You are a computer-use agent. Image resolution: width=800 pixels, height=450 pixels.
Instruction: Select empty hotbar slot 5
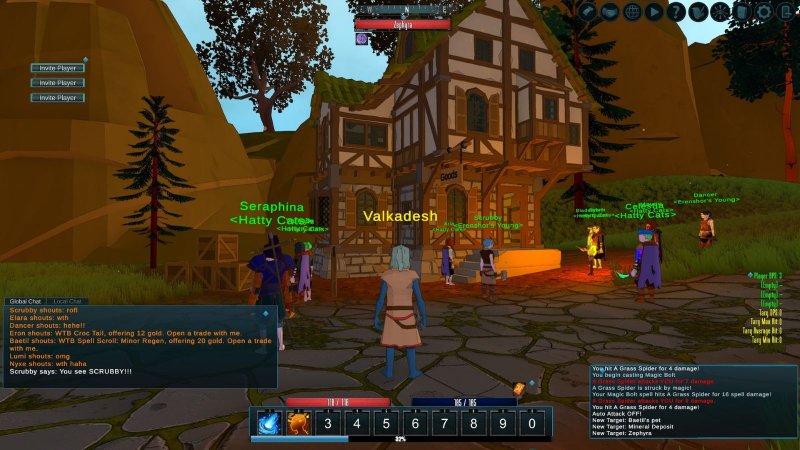click(x=385, y=423)
